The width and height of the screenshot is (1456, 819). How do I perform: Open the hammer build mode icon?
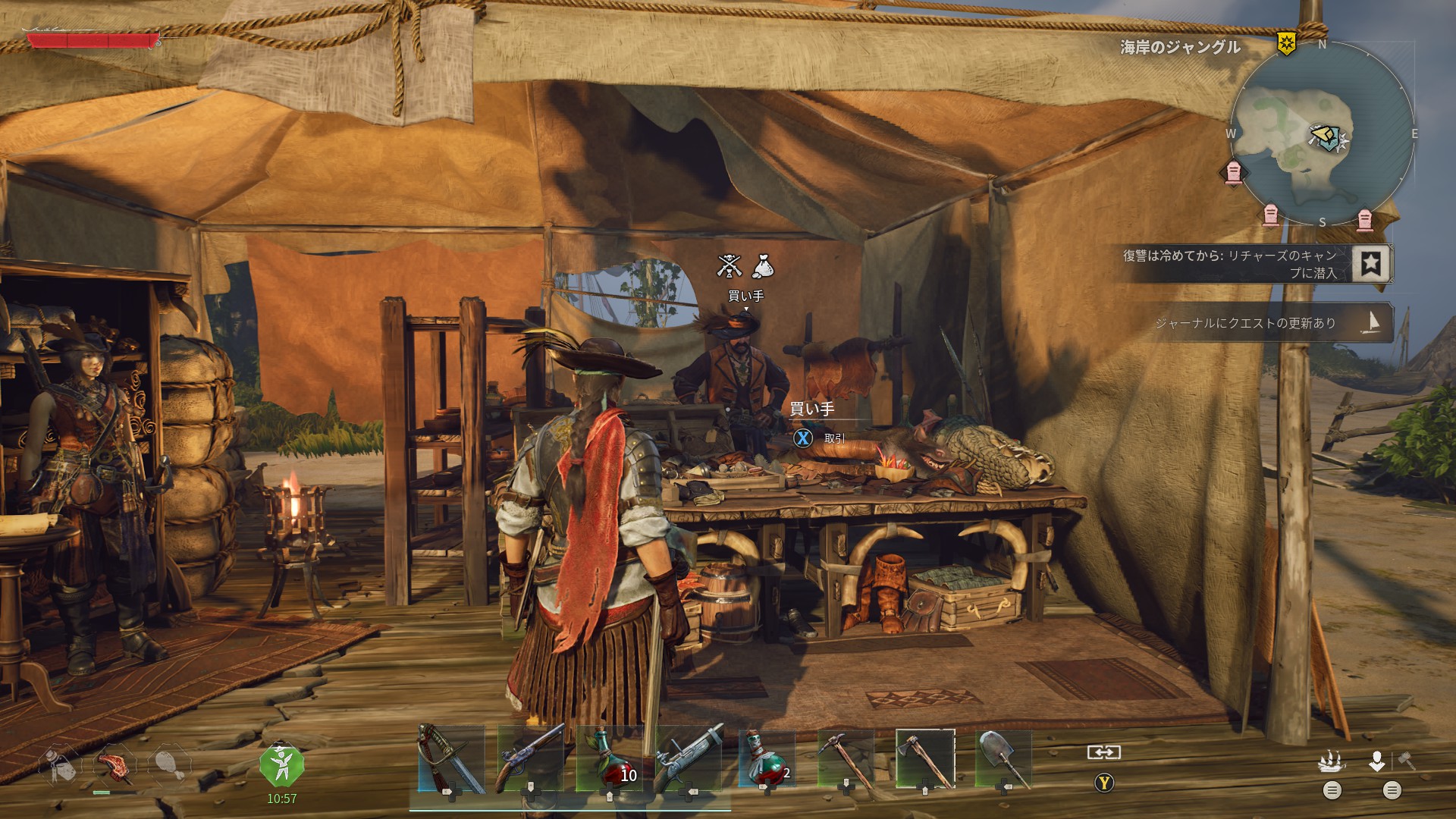(1407, 761)
